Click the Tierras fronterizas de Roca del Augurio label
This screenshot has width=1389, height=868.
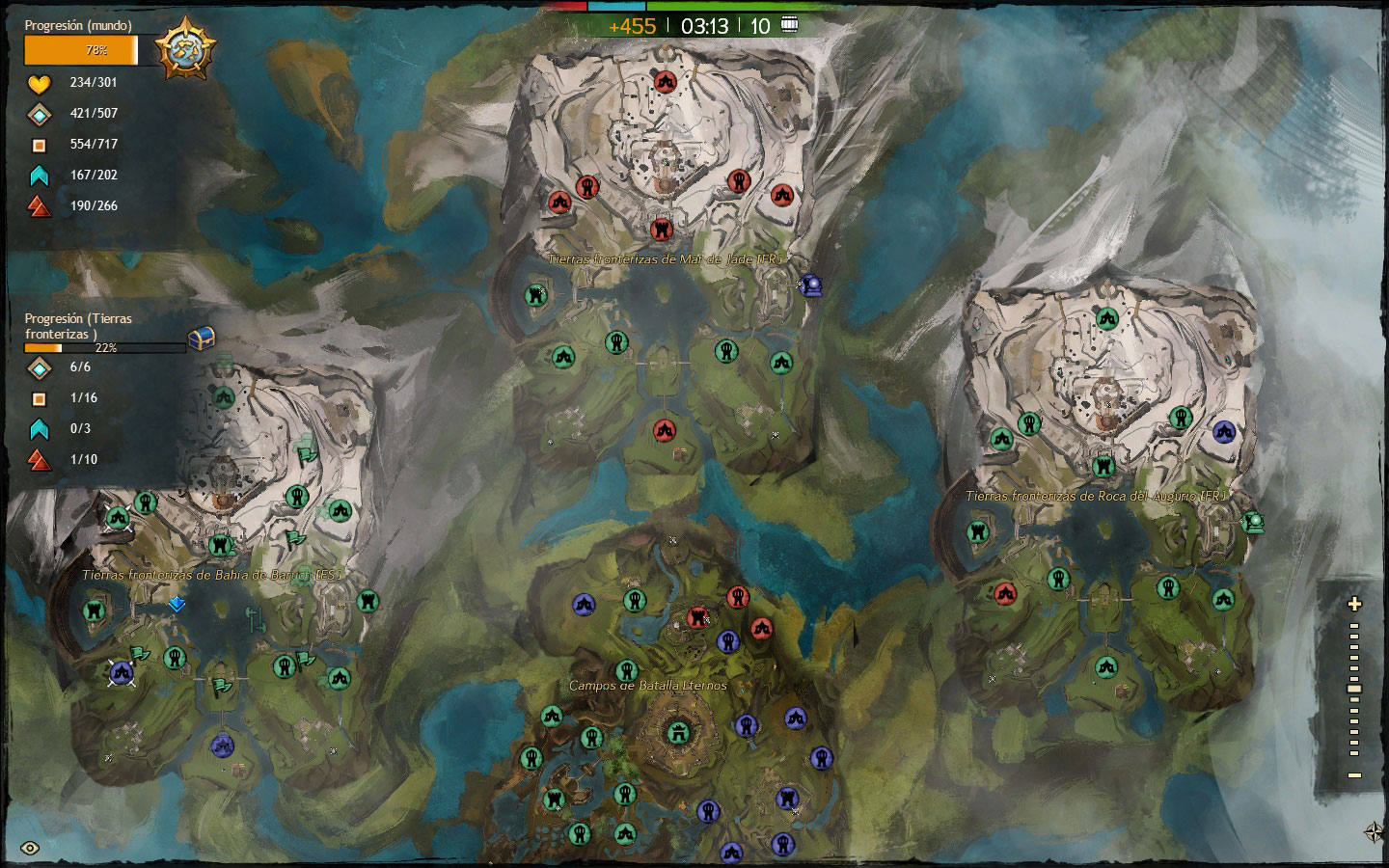tap(1096, 496)
